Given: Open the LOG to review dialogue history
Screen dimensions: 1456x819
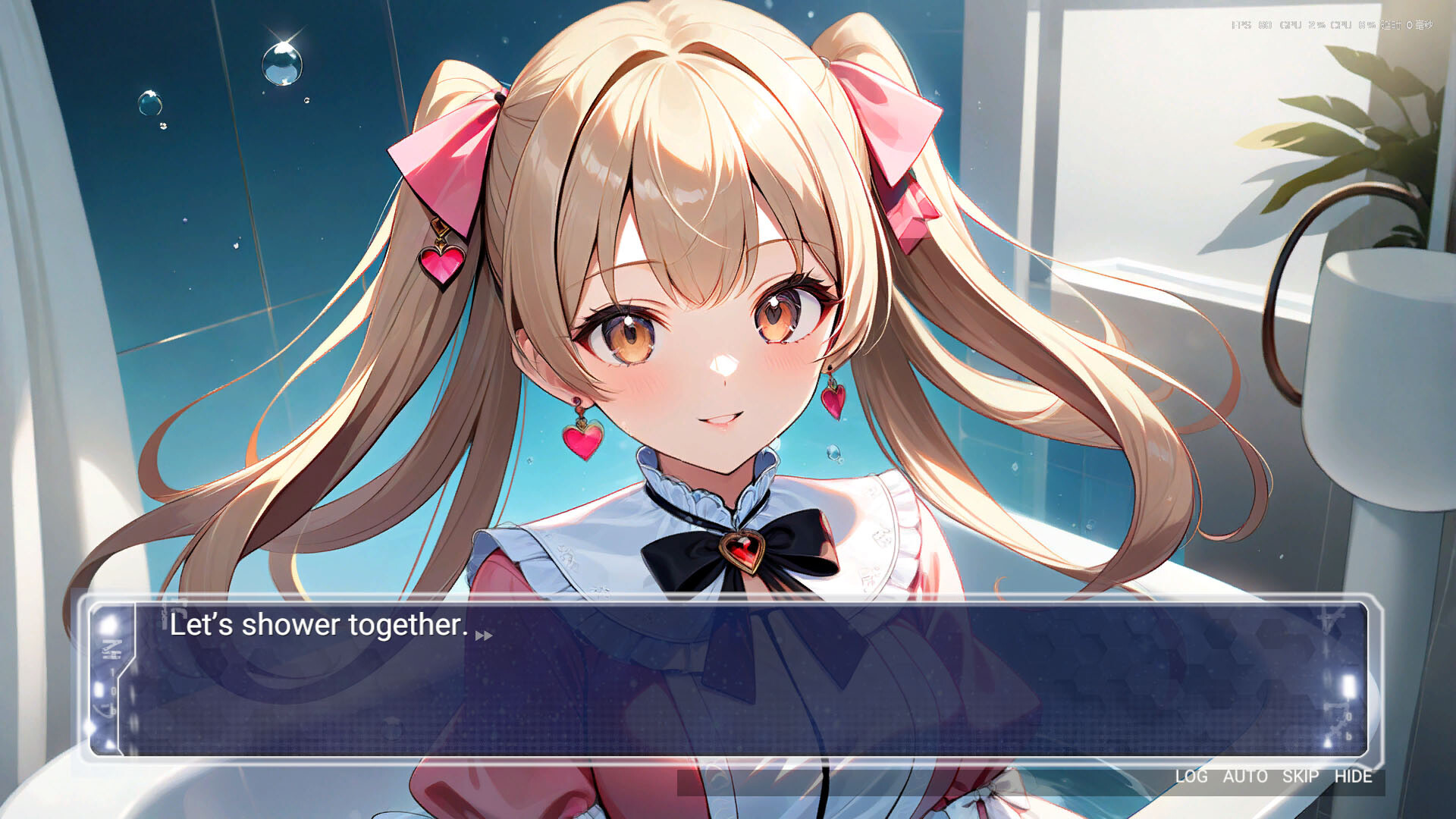Looking at the screenshot, I should 1191,777.
